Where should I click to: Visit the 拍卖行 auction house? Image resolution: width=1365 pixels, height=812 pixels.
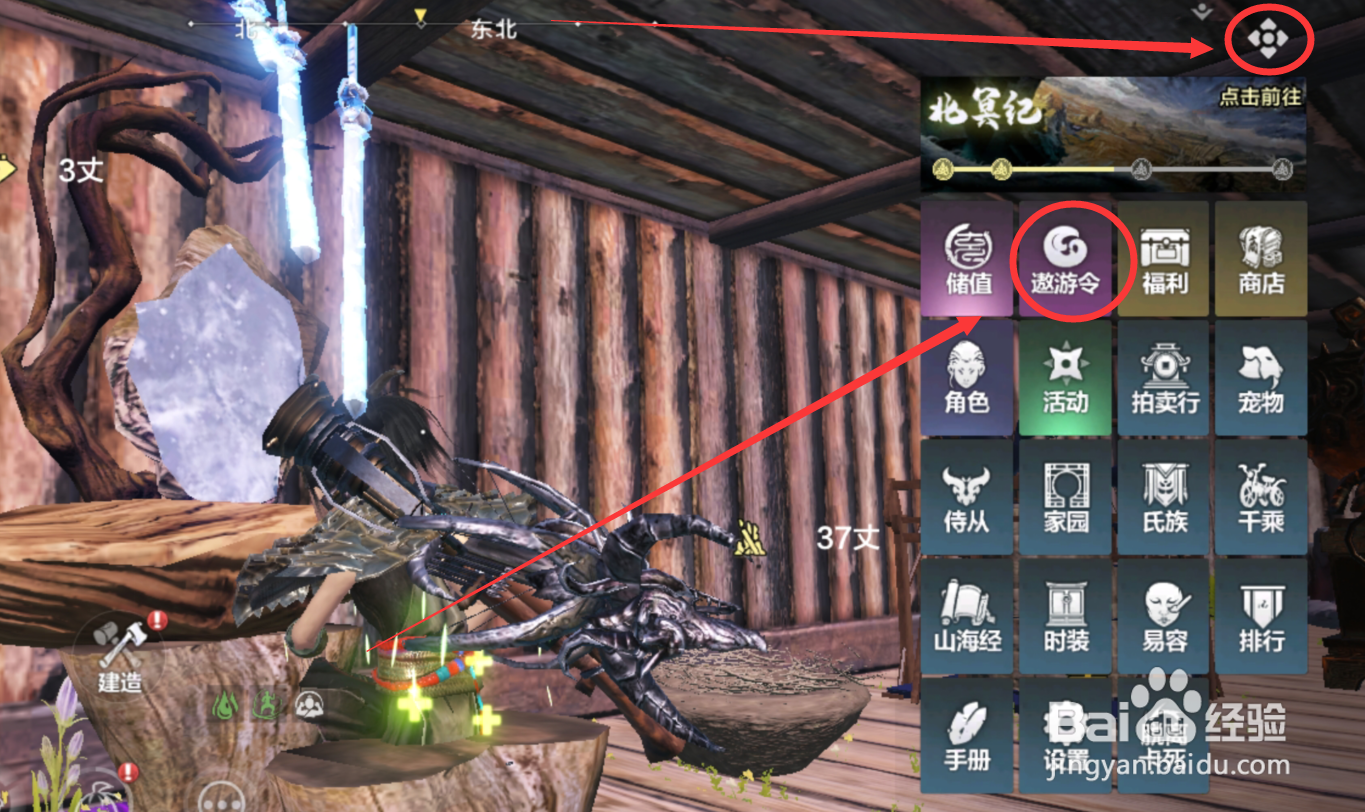pyautogui.click(x=1164, y=378)
